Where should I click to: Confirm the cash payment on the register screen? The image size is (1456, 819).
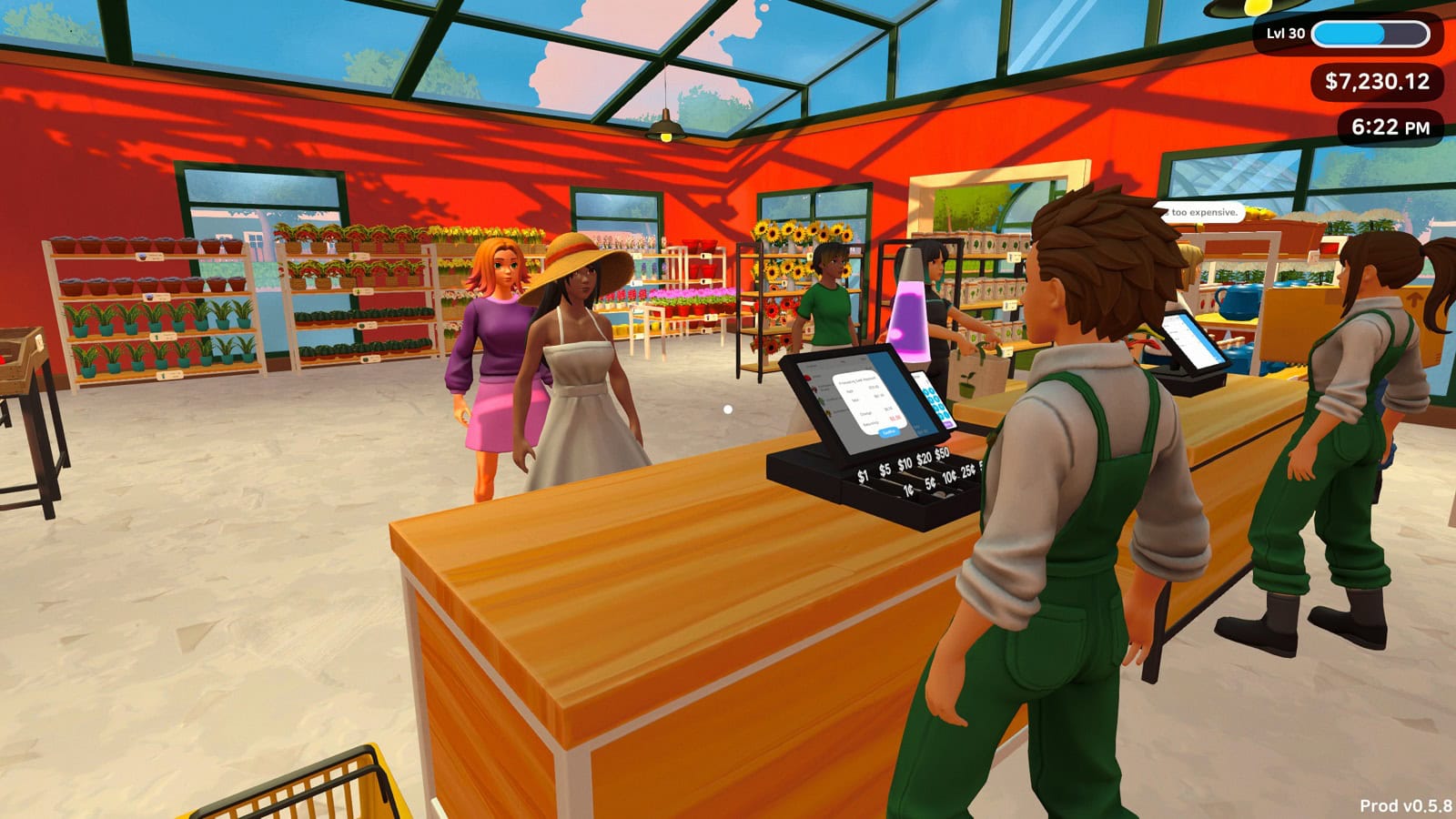(889, 432)
